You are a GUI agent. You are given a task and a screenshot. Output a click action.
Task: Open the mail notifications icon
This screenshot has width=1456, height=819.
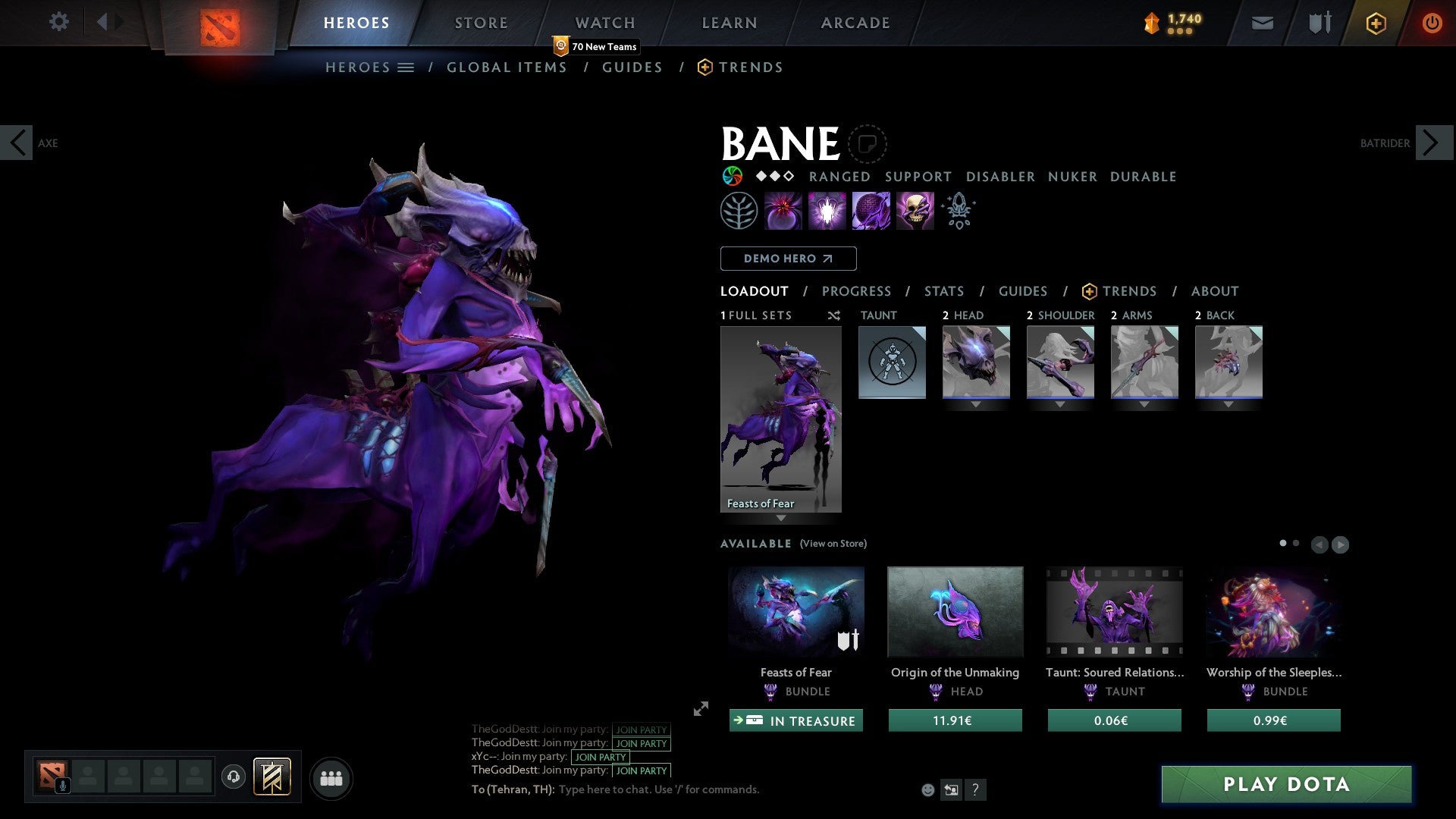(x=1261, y=23)
